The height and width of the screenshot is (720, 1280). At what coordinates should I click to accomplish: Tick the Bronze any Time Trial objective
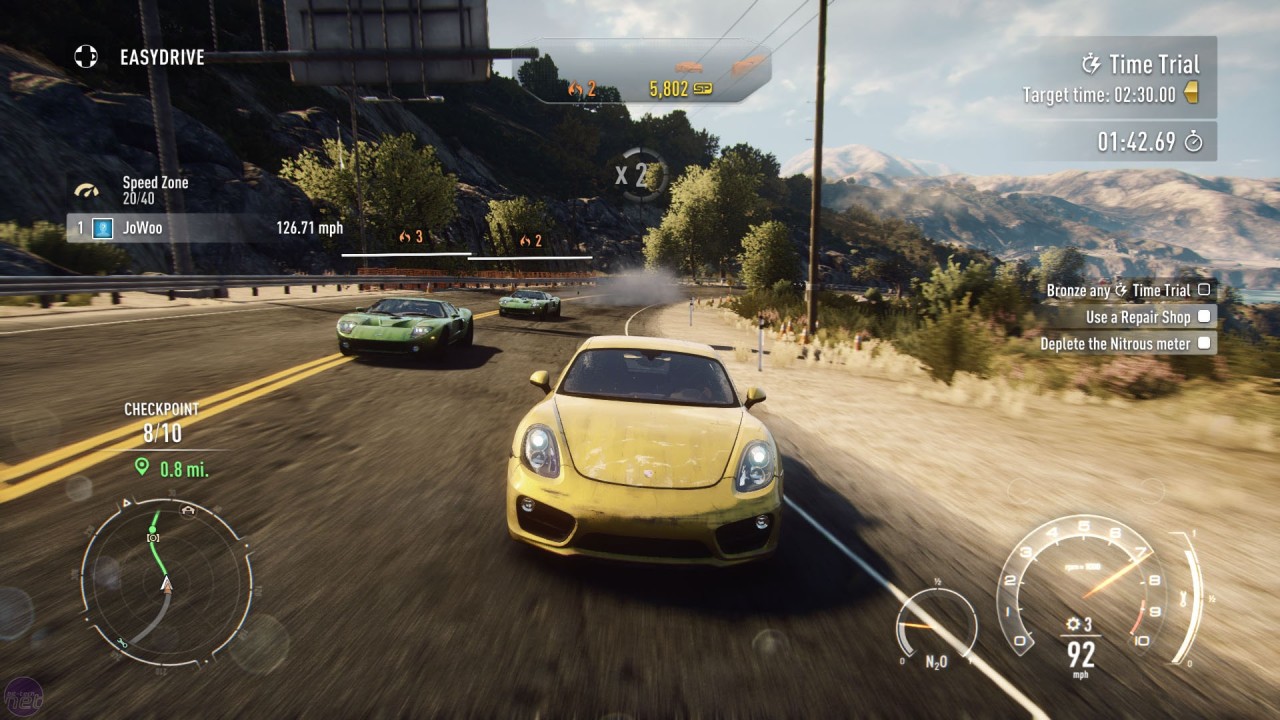(x=1204, y=290)
